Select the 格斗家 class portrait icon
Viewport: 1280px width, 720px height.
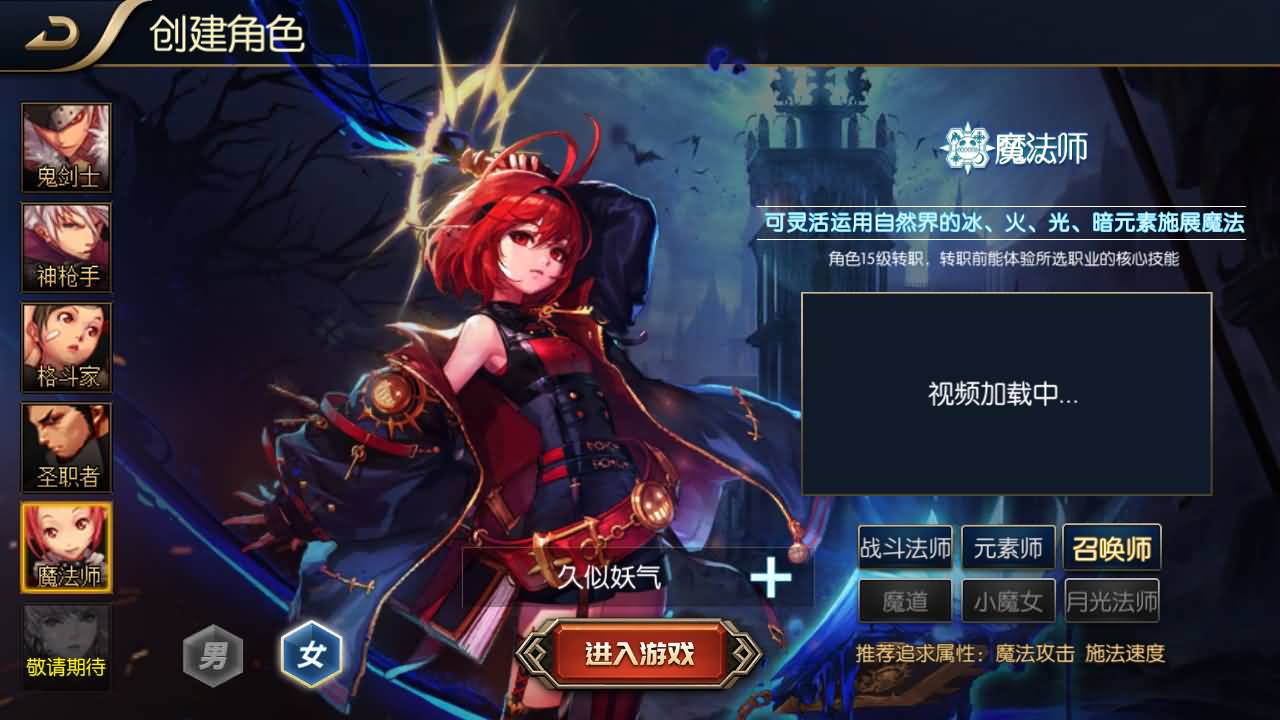(65, 348)
